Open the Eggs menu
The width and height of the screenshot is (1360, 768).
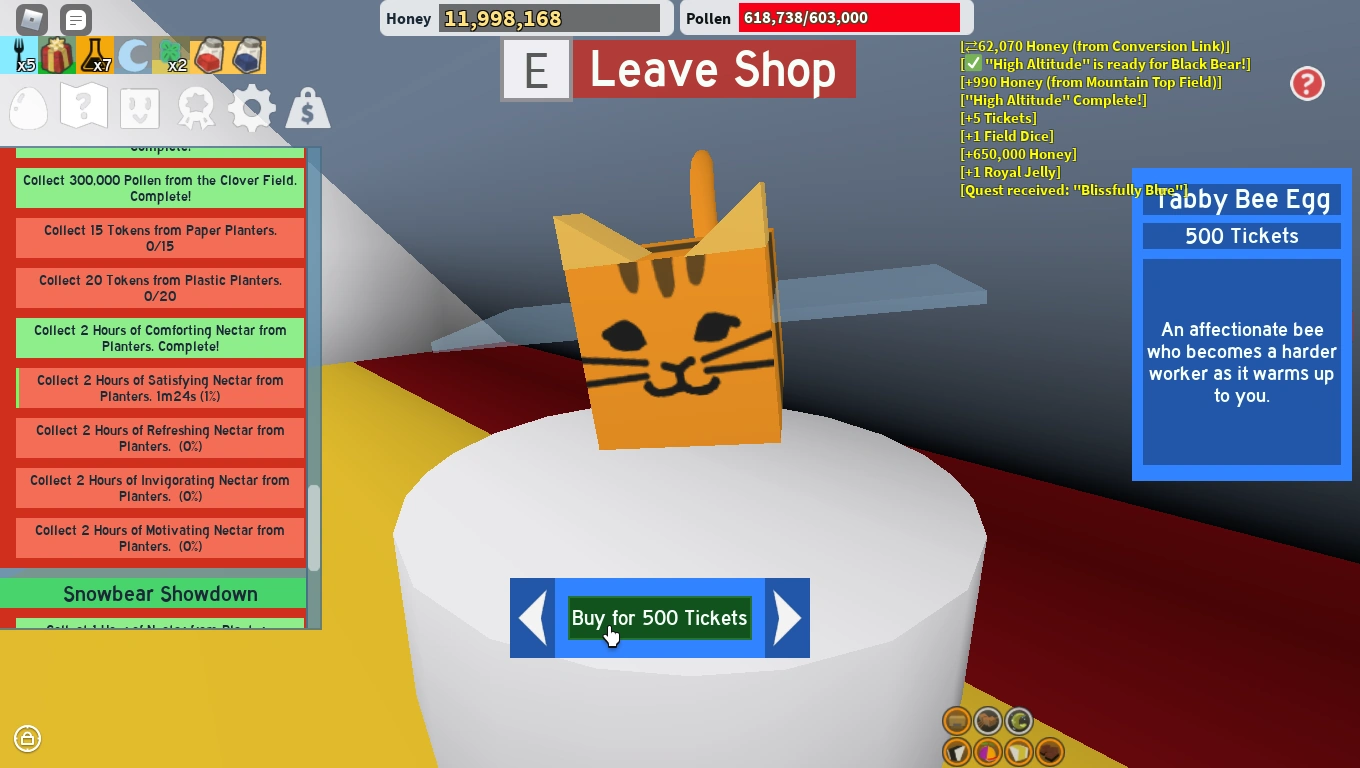click(x=28, y=107)
